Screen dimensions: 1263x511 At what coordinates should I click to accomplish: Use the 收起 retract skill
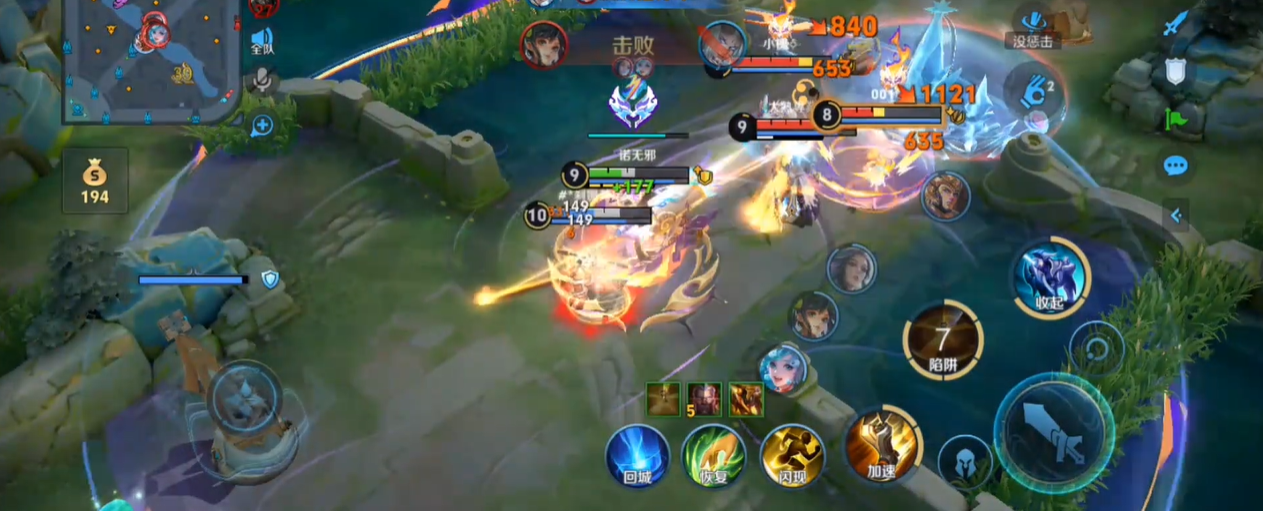pyautogui.click(x=1050, y=277)
